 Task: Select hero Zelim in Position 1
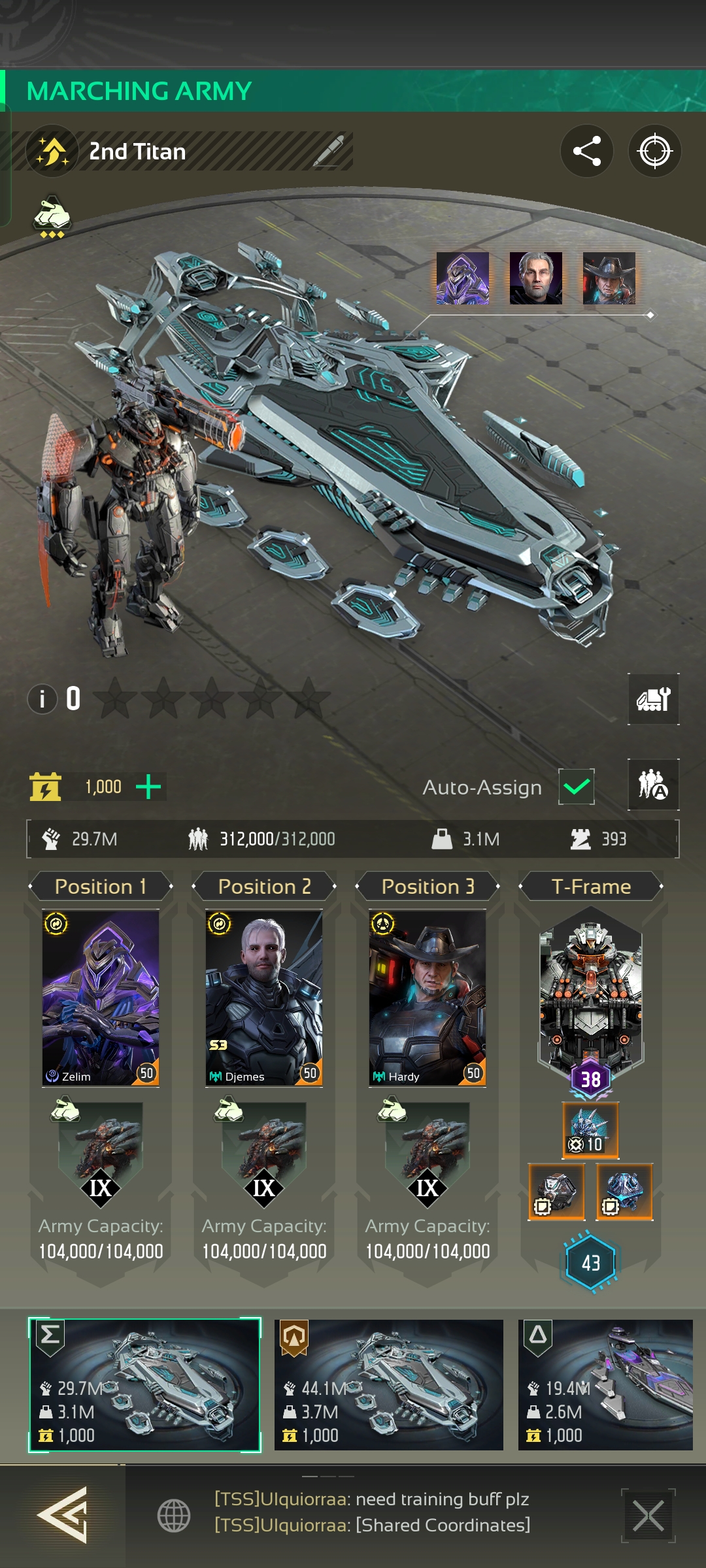click(x=101, y=998)
